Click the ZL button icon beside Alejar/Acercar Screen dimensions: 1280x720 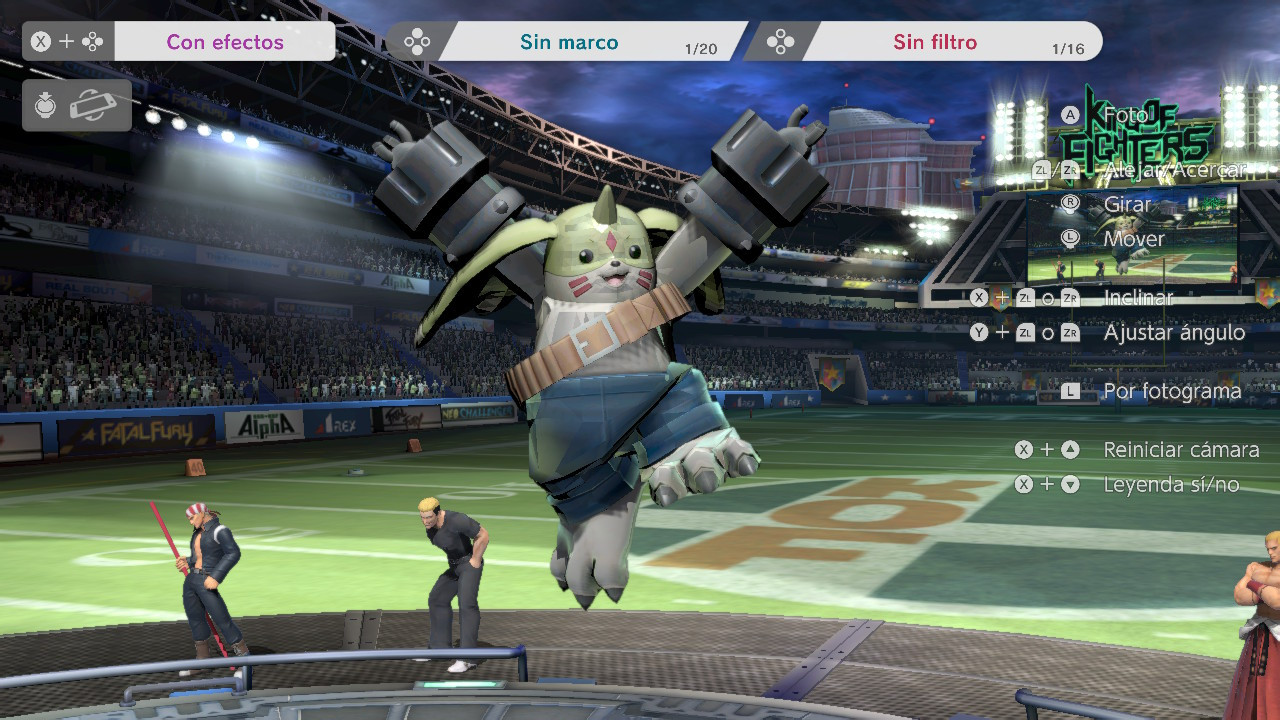click(x=1041, y=169)
